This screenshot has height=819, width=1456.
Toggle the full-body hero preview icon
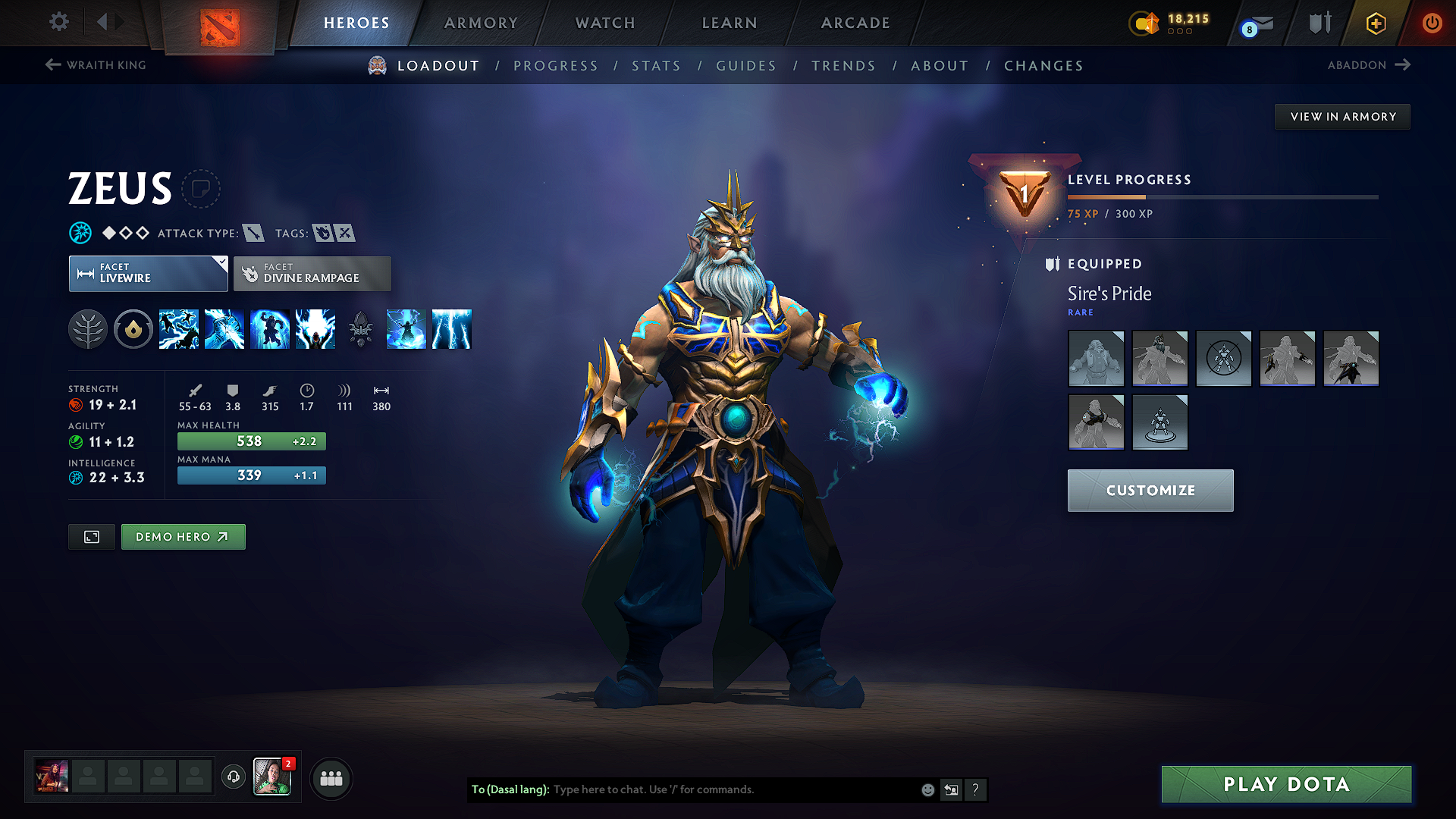coord(91,536)
